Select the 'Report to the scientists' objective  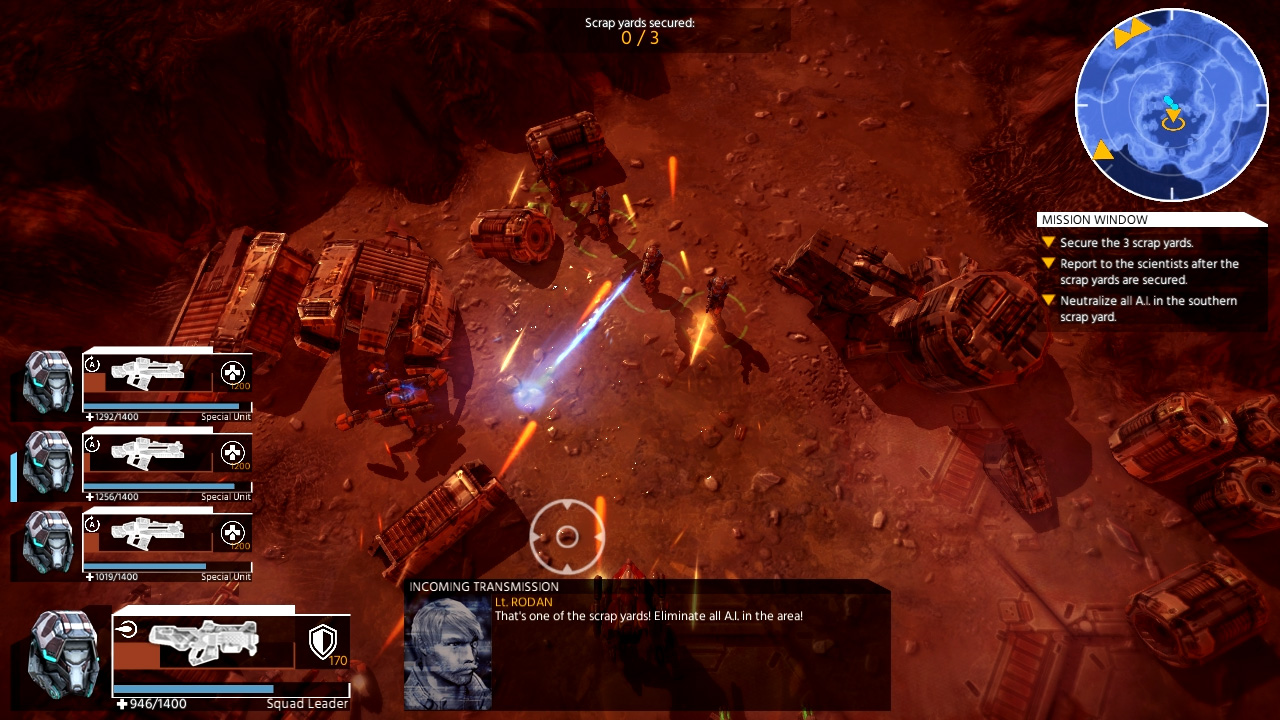coord(1149,272)
